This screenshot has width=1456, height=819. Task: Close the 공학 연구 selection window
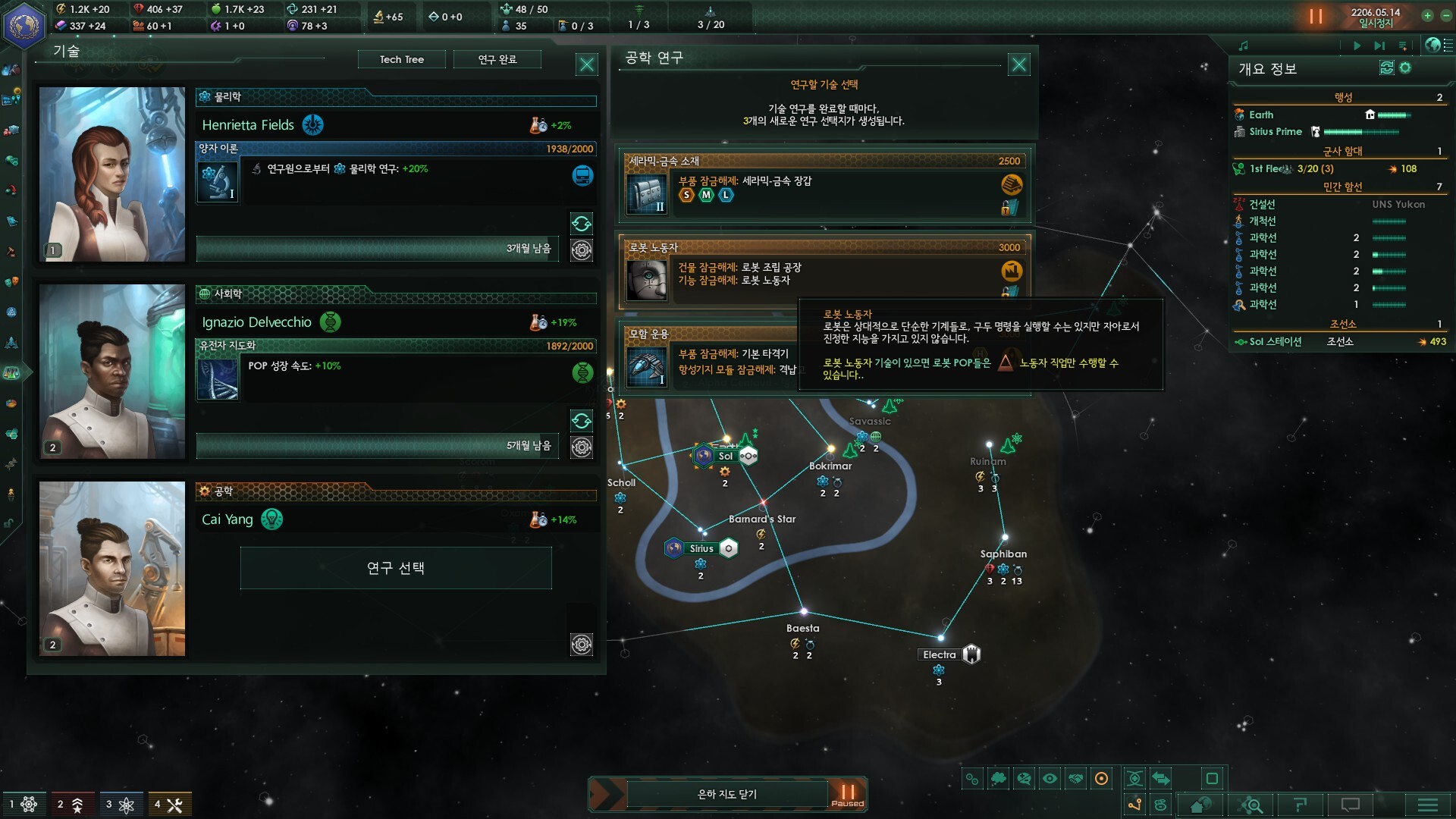[x=1018, y=64]
